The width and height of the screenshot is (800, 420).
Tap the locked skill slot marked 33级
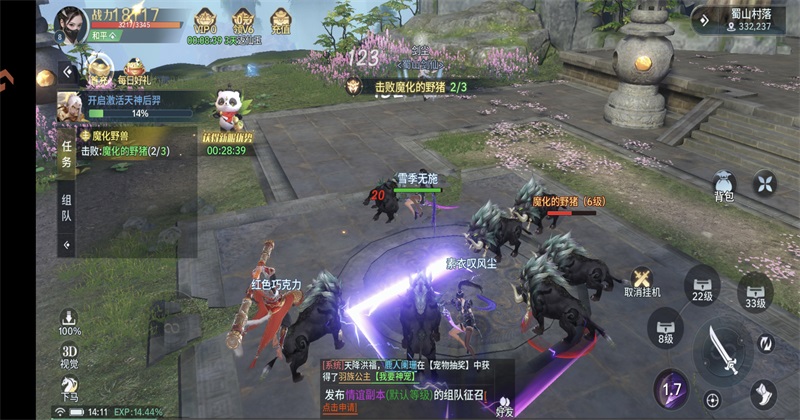point(755,293)
